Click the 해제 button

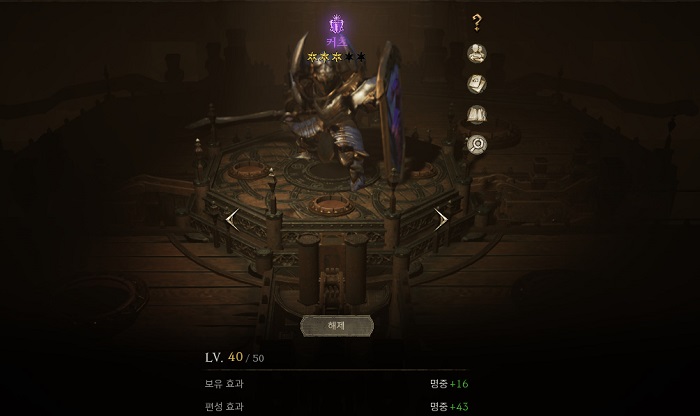[336, 326]
